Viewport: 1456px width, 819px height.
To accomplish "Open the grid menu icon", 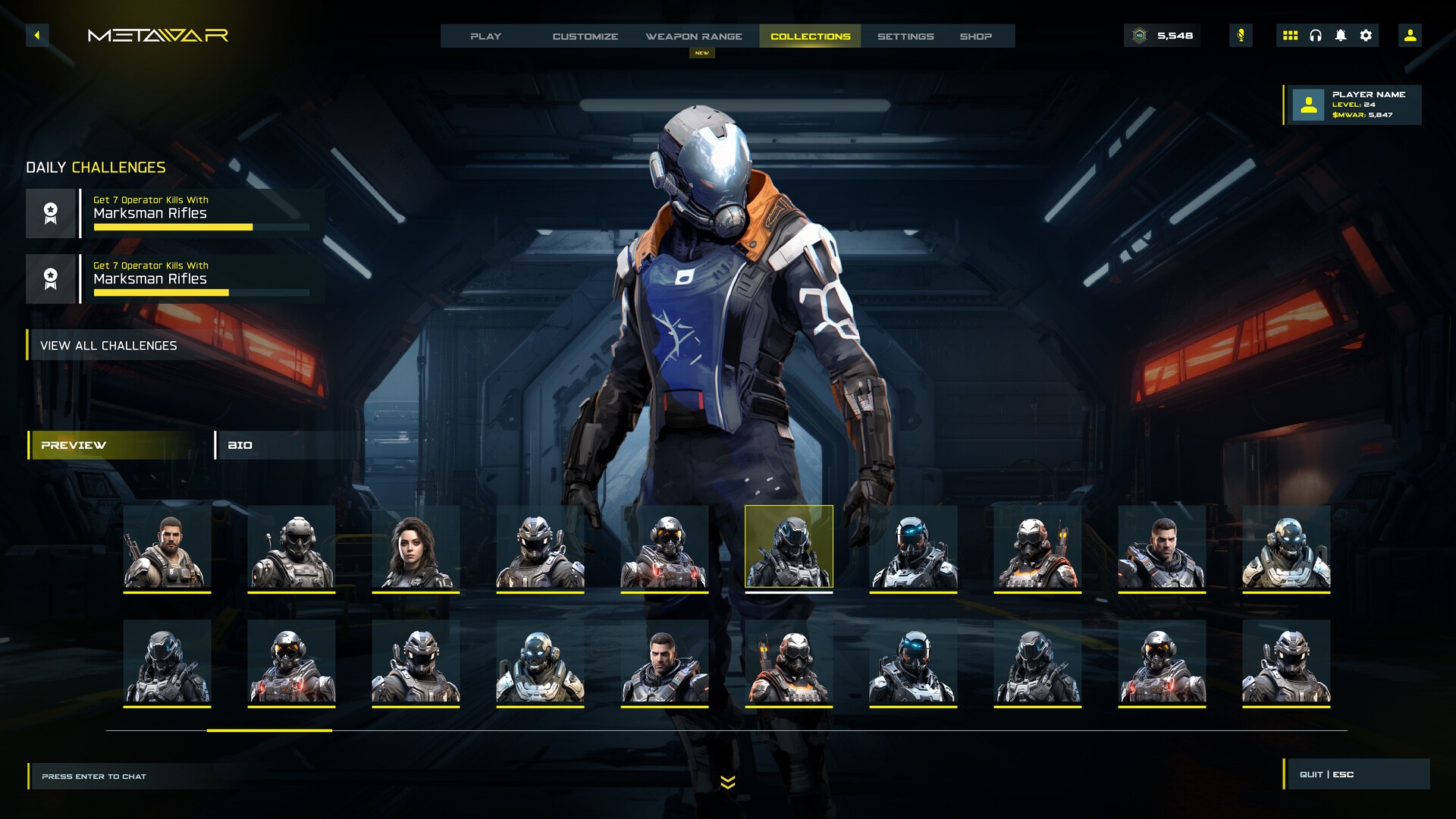I will [x=1290, y=36].
